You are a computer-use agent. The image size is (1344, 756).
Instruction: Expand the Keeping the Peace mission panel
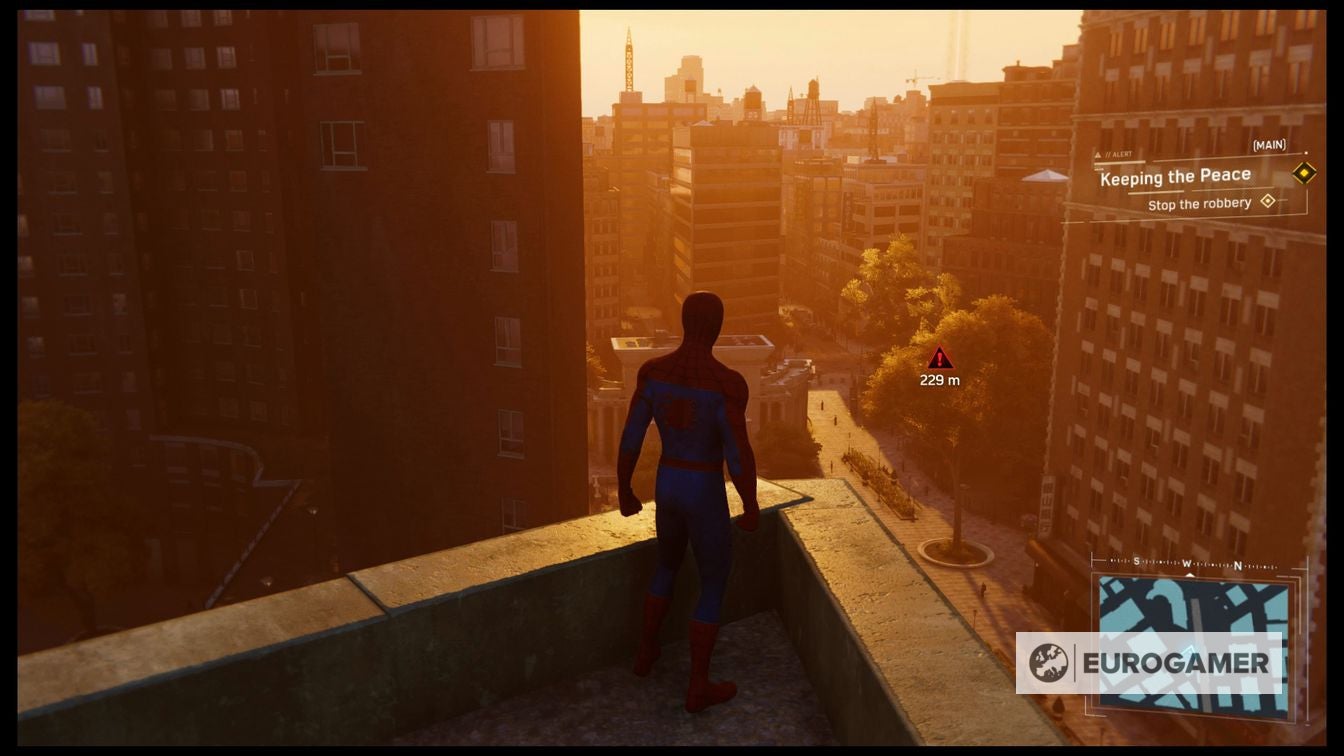point(1175,176)
